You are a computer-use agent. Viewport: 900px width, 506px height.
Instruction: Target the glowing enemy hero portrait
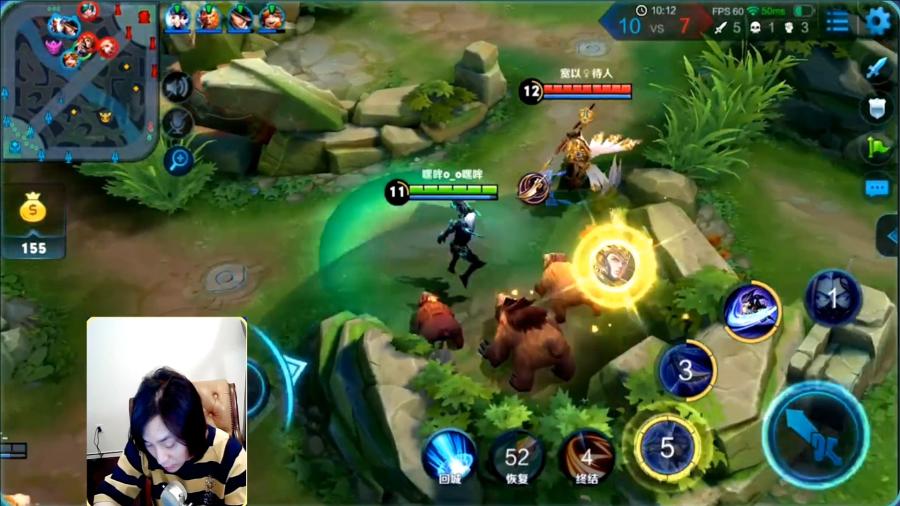point(613,264)
